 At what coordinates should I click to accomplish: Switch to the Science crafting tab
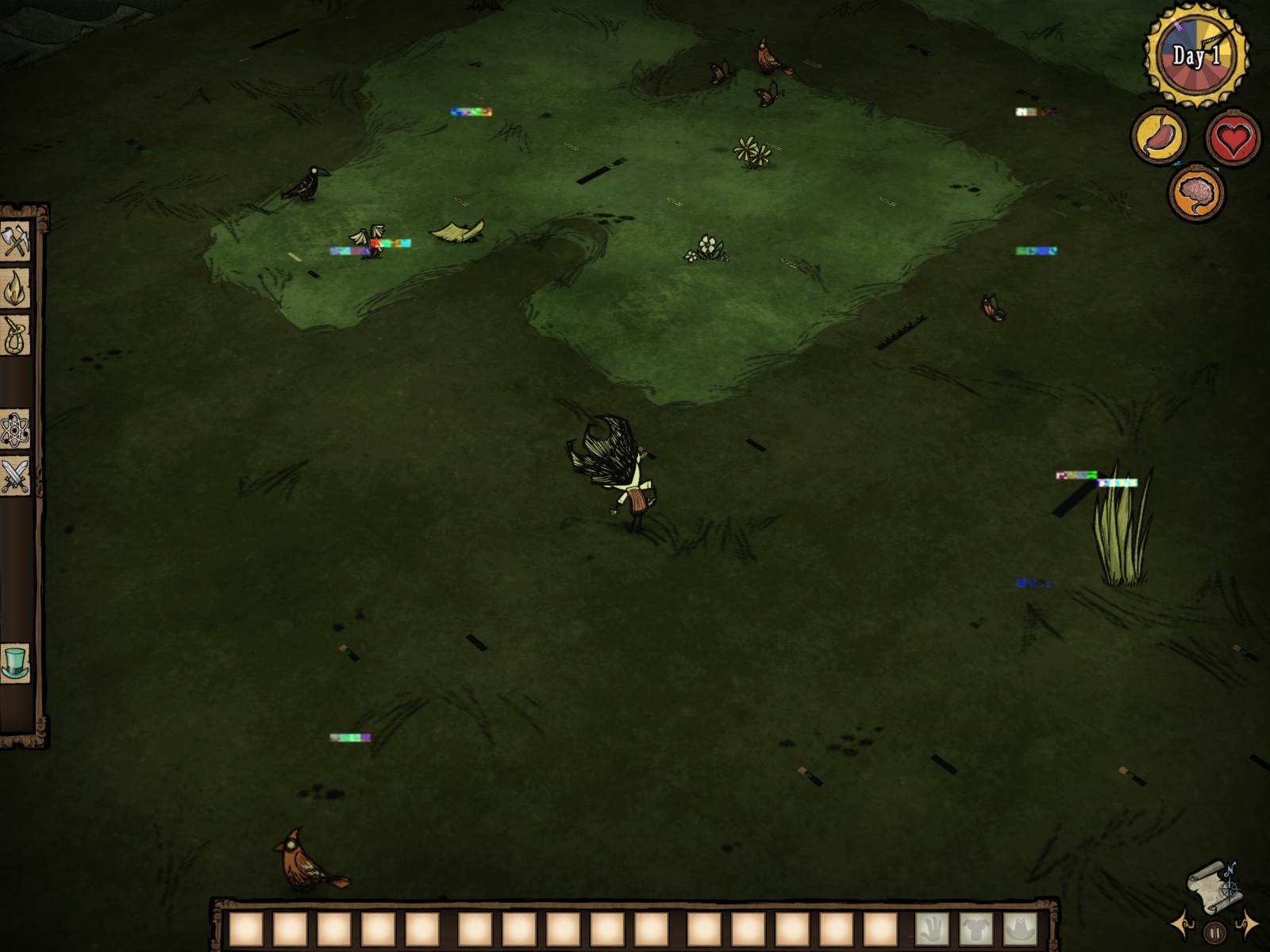tap(15, 431)
